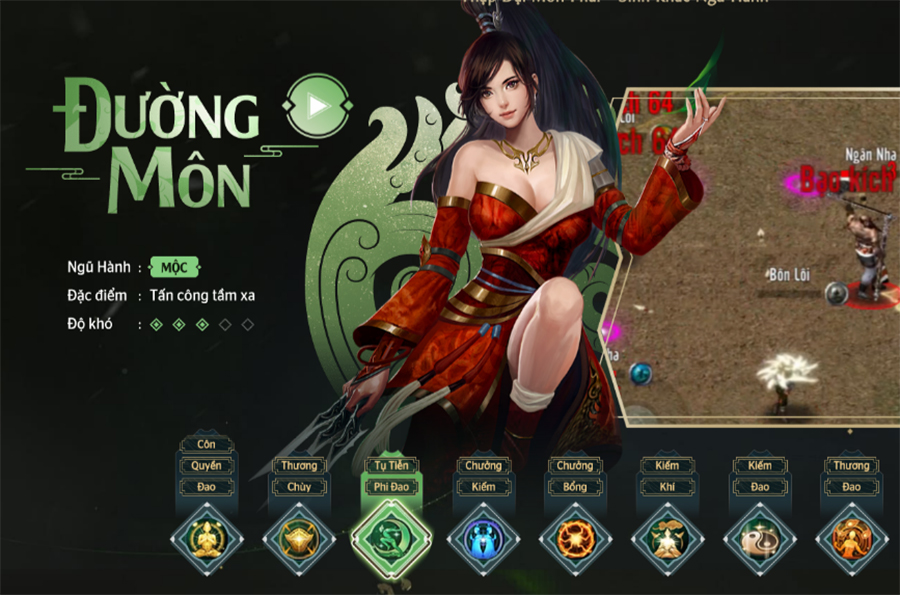900x595 pixels.
Task: Select the green class icon with white figure
Action: (667, 539)
